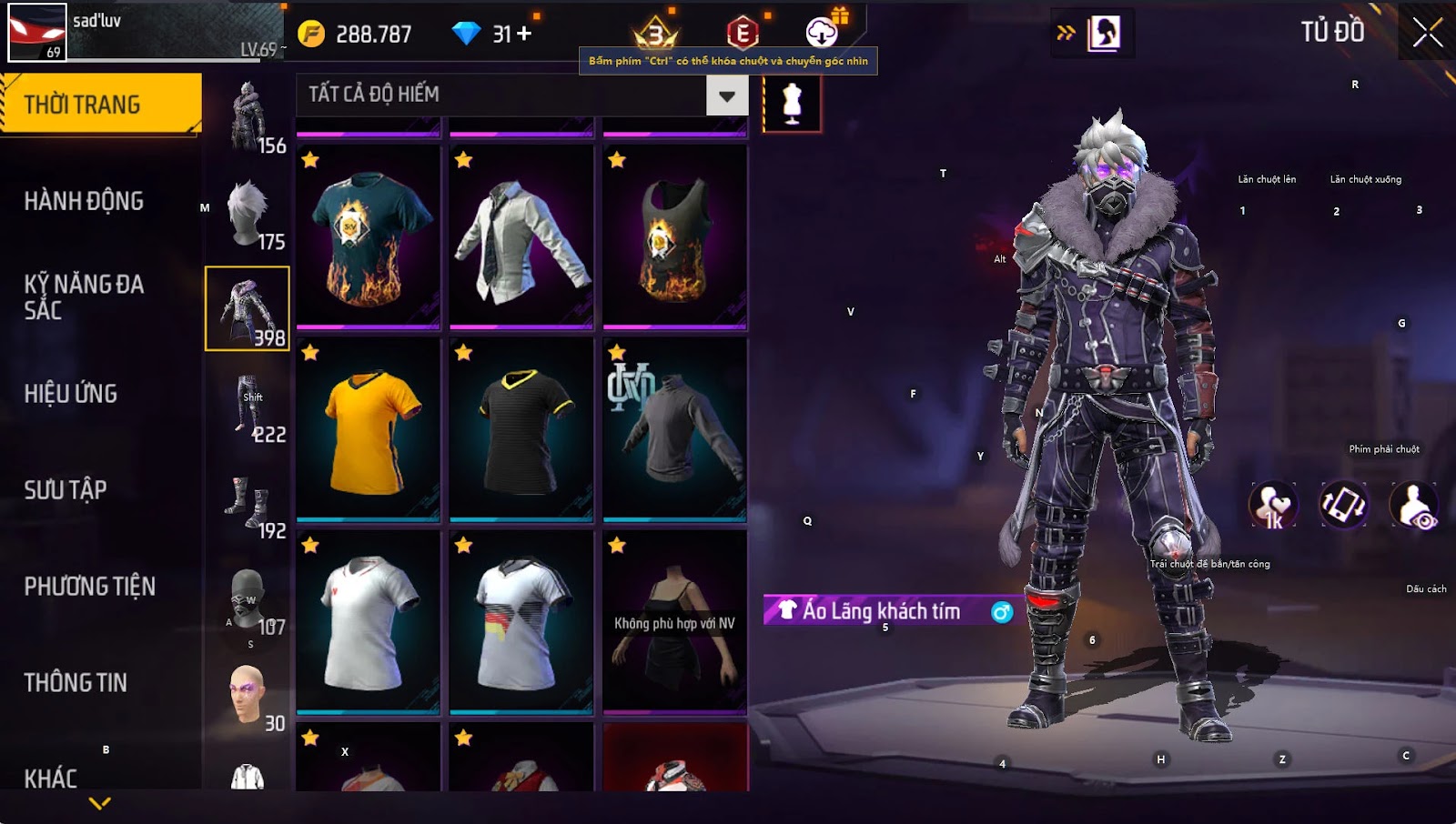Go to the Sưu Tập section

point(66,490)
